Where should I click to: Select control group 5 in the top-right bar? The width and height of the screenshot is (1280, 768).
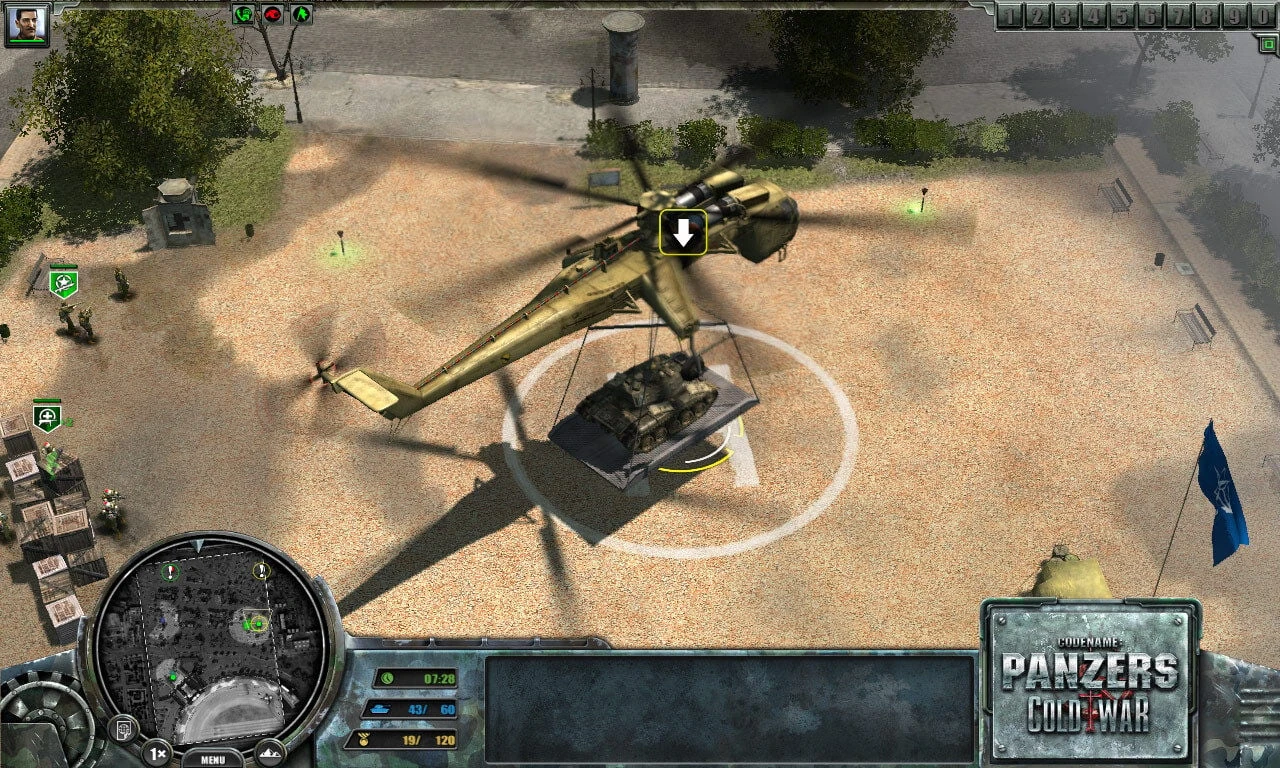1121,15
